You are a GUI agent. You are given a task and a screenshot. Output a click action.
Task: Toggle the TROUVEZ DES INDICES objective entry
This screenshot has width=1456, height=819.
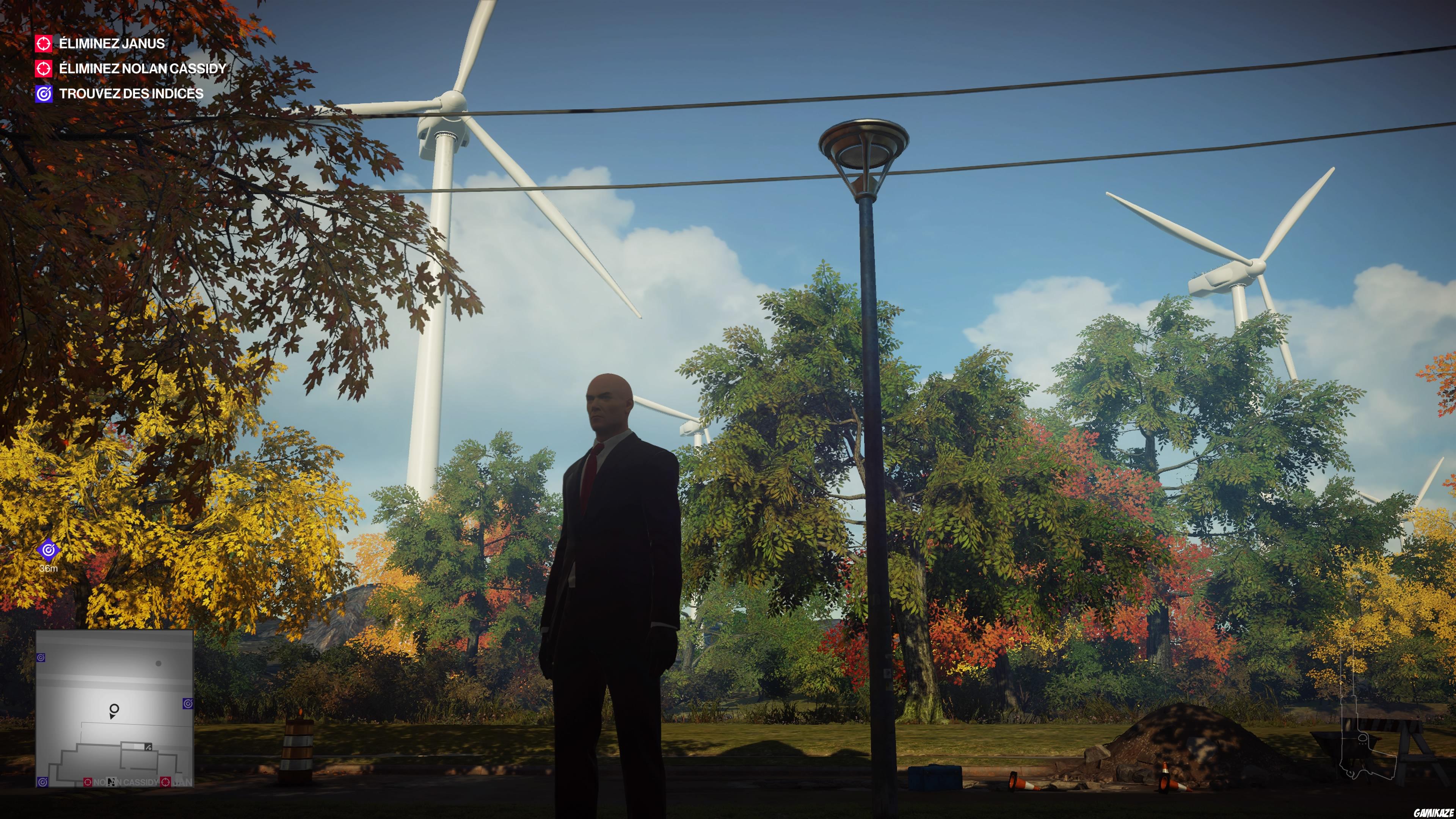pos(131,94)
